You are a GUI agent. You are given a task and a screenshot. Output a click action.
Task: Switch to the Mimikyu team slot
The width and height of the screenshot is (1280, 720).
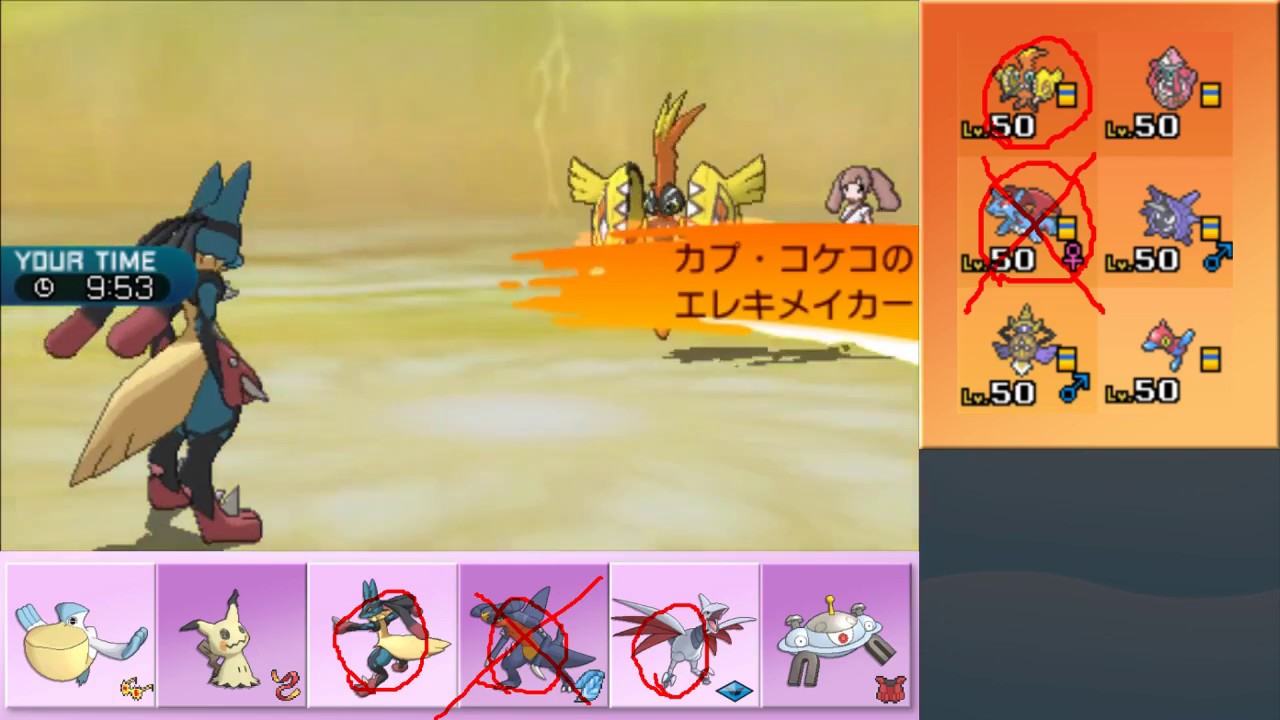tap(232, 635)
